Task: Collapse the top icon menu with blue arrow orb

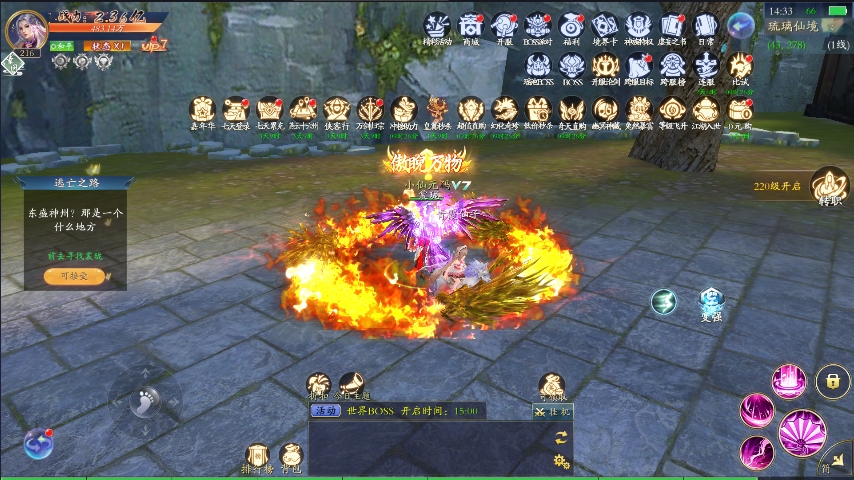Action: click(x=741, y=25)
